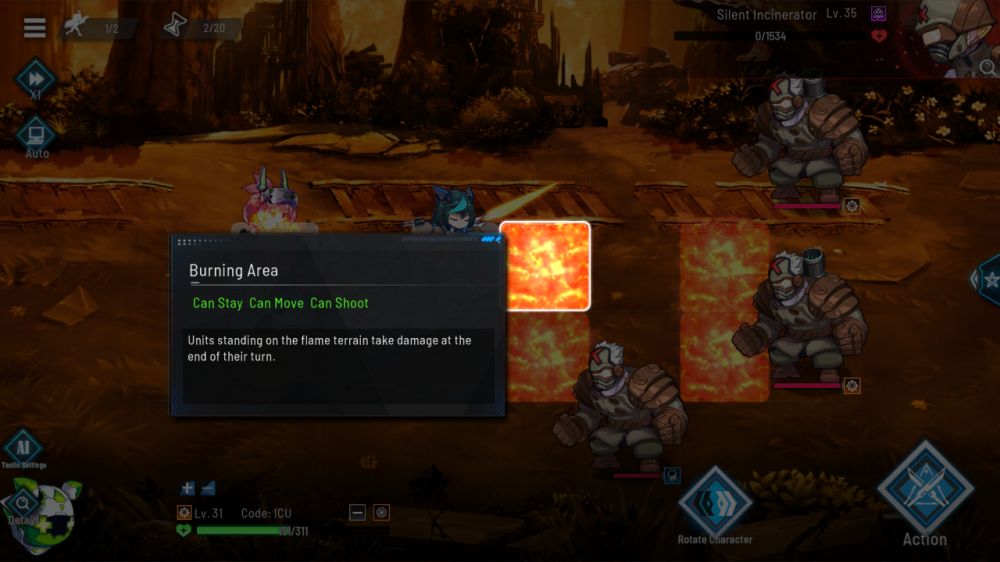Expand the star panel on the right edge
Viewport: 1000px width, 562px height.
[988, 279]
